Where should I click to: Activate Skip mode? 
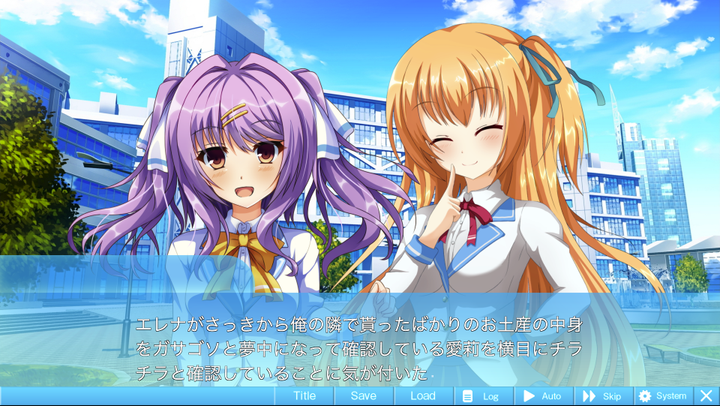pyautogui.click(x=603, y=396)
